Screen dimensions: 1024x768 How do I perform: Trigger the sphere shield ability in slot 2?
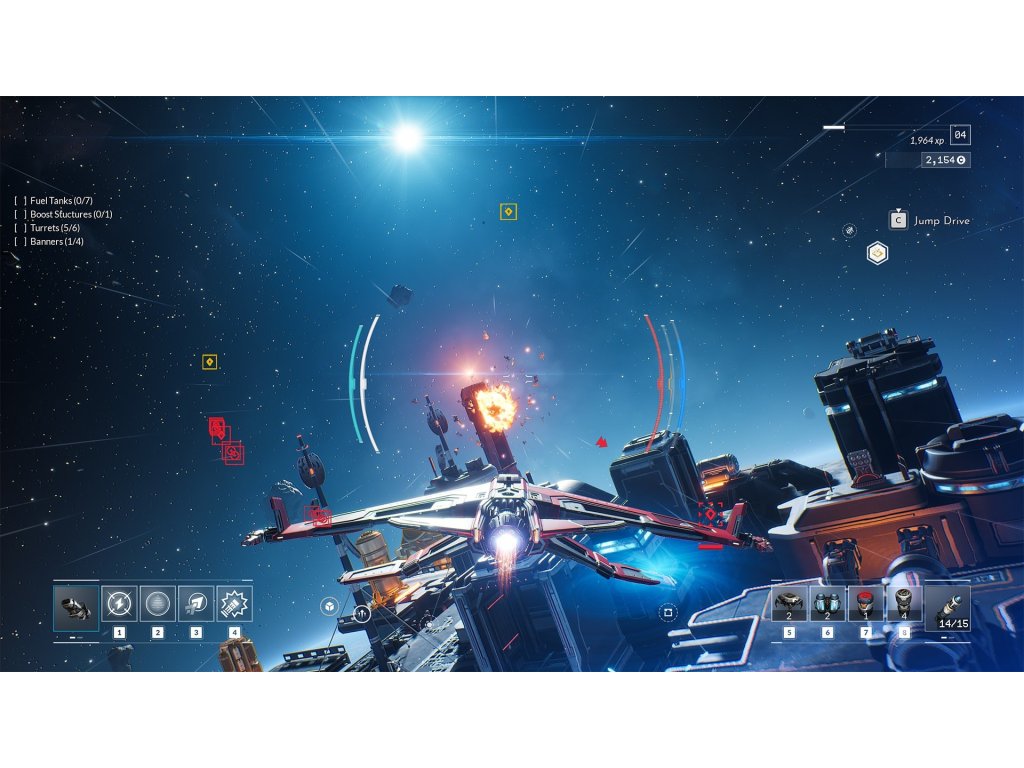tap(158, 604)
